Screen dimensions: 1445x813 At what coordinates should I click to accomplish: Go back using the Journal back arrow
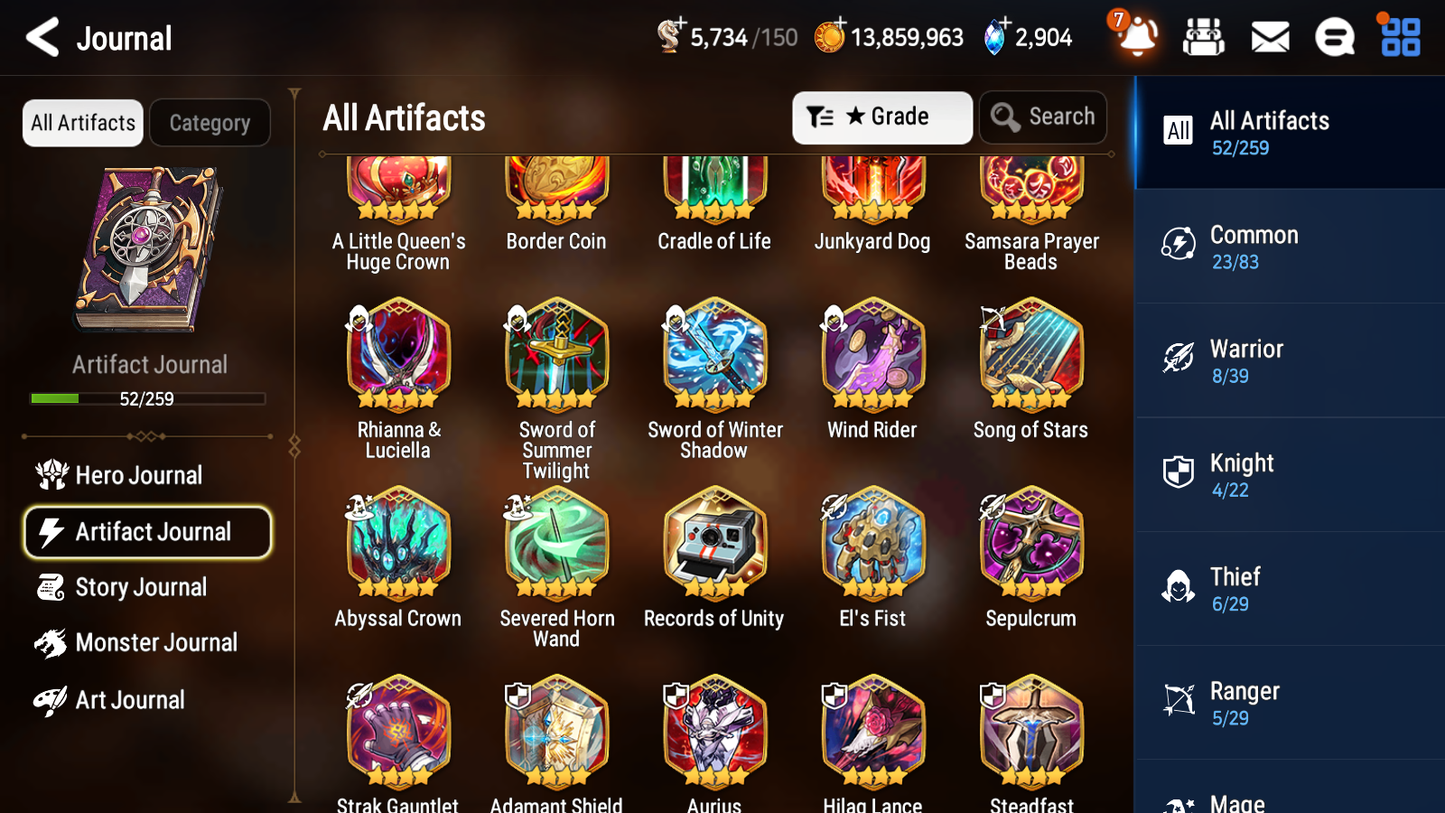pyautogui.click(x=41, y=37)
